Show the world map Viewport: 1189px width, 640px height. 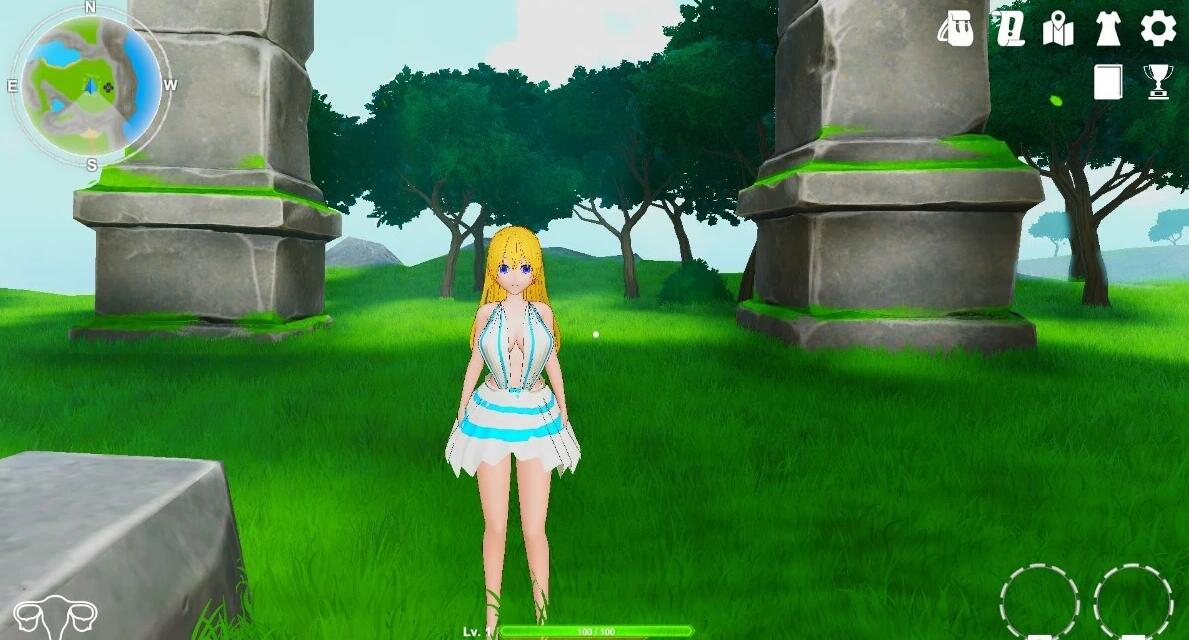(x=1058, y=30)
